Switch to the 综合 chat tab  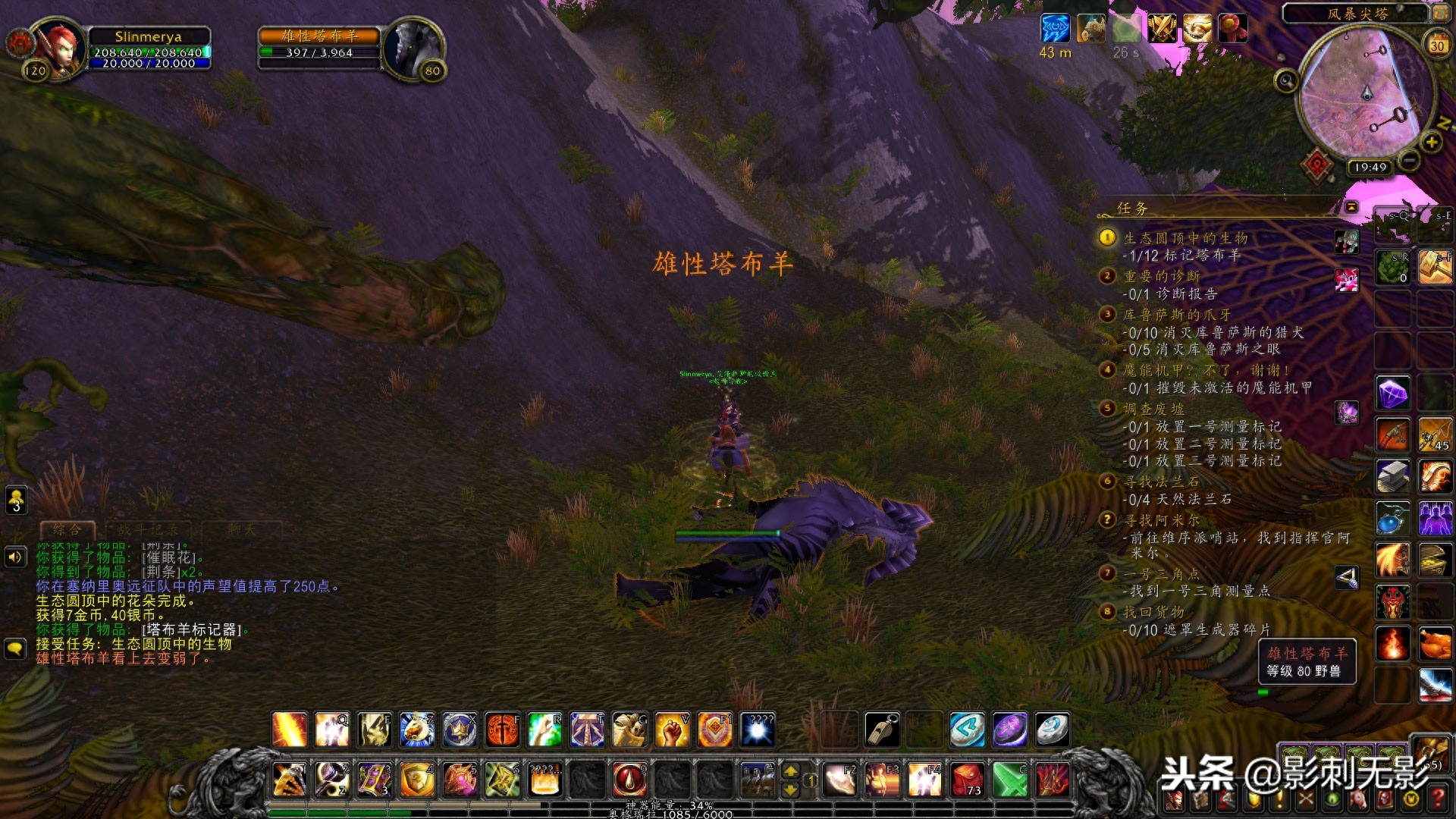tap(67, 529)
